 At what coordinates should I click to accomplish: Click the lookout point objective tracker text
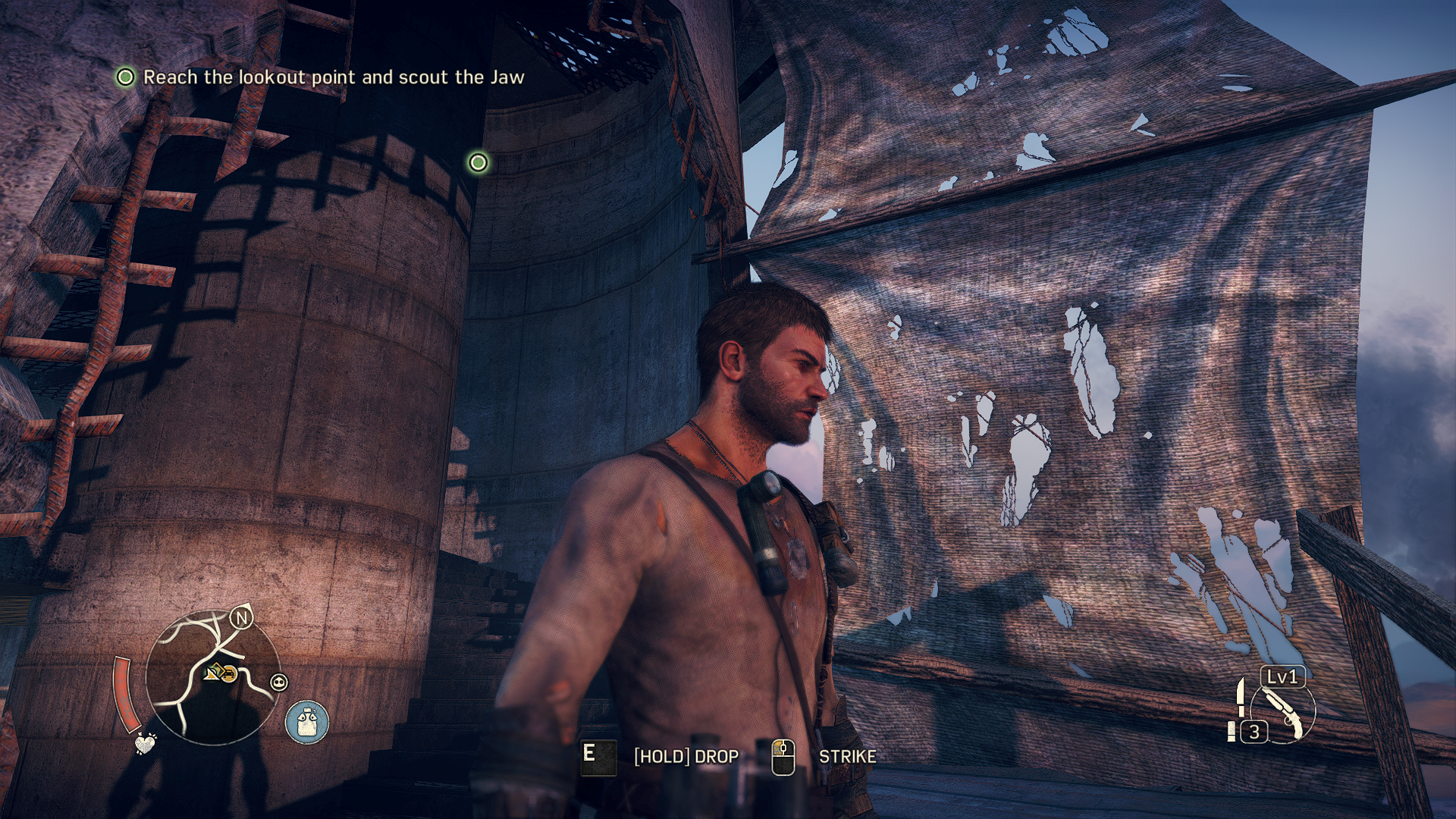pos(334,77)
